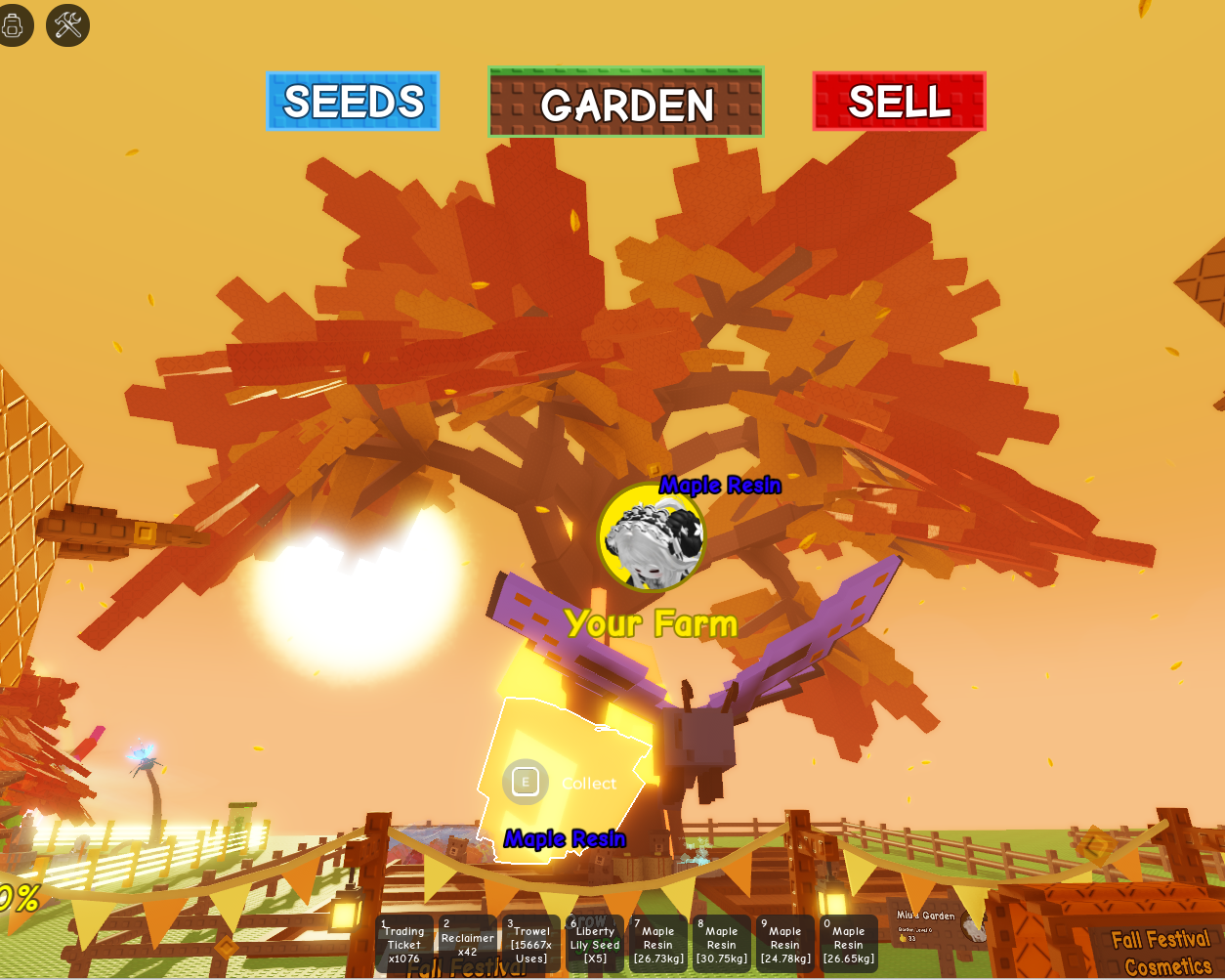
Task: Open the SEEDS shop teleport button
Action: [x=353, y=101]
